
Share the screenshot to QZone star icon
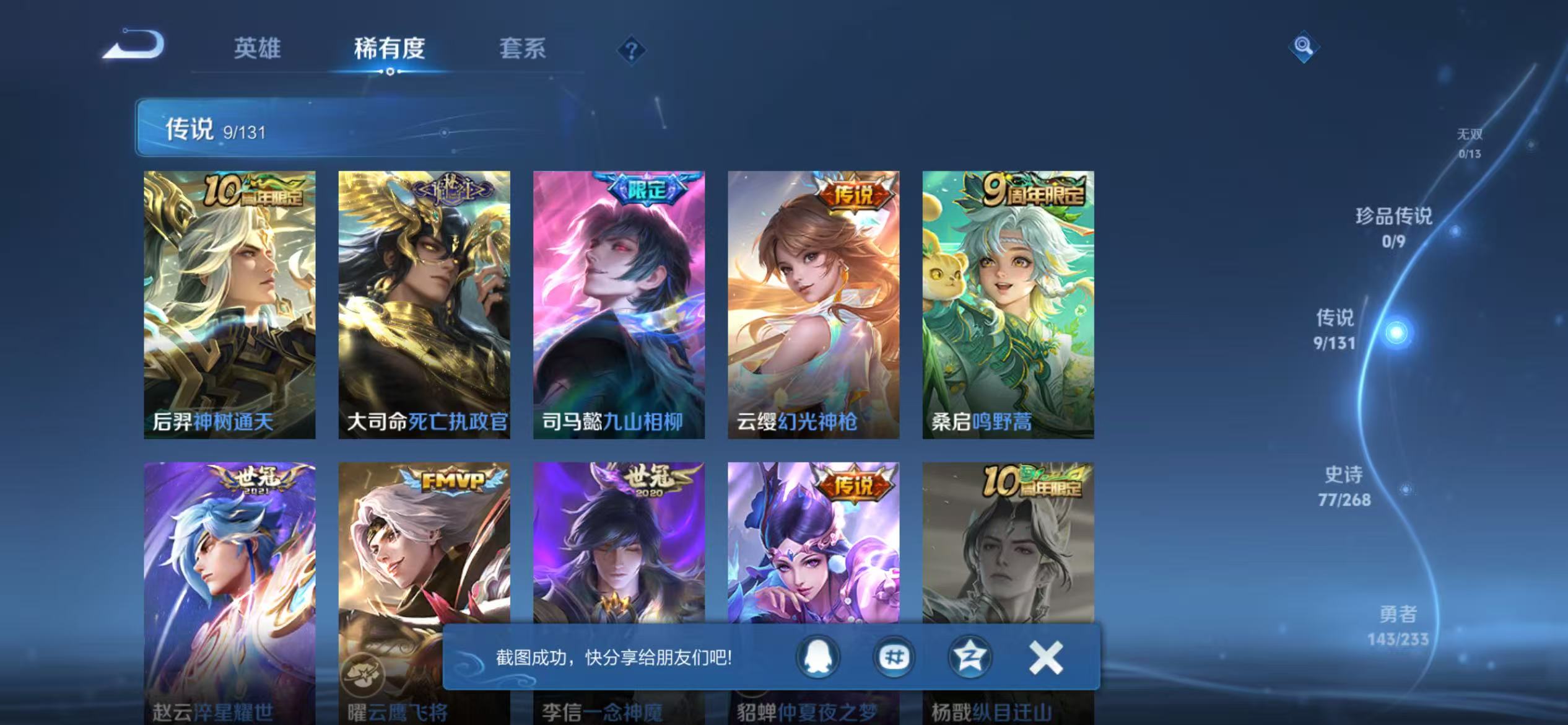click(971, 658)
